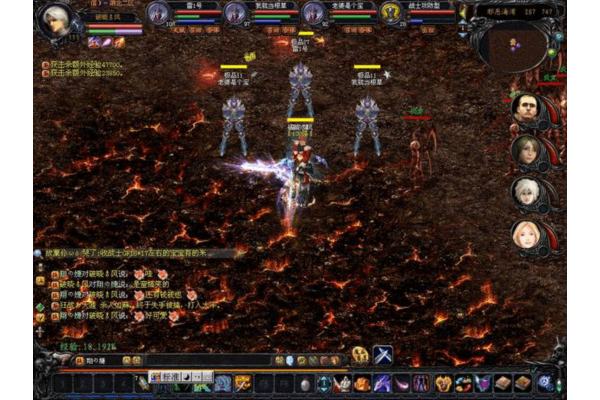This screenshot has width=600, height=400.
Task: Click the golden skull target portrait at top
Action: pos(391,12)
